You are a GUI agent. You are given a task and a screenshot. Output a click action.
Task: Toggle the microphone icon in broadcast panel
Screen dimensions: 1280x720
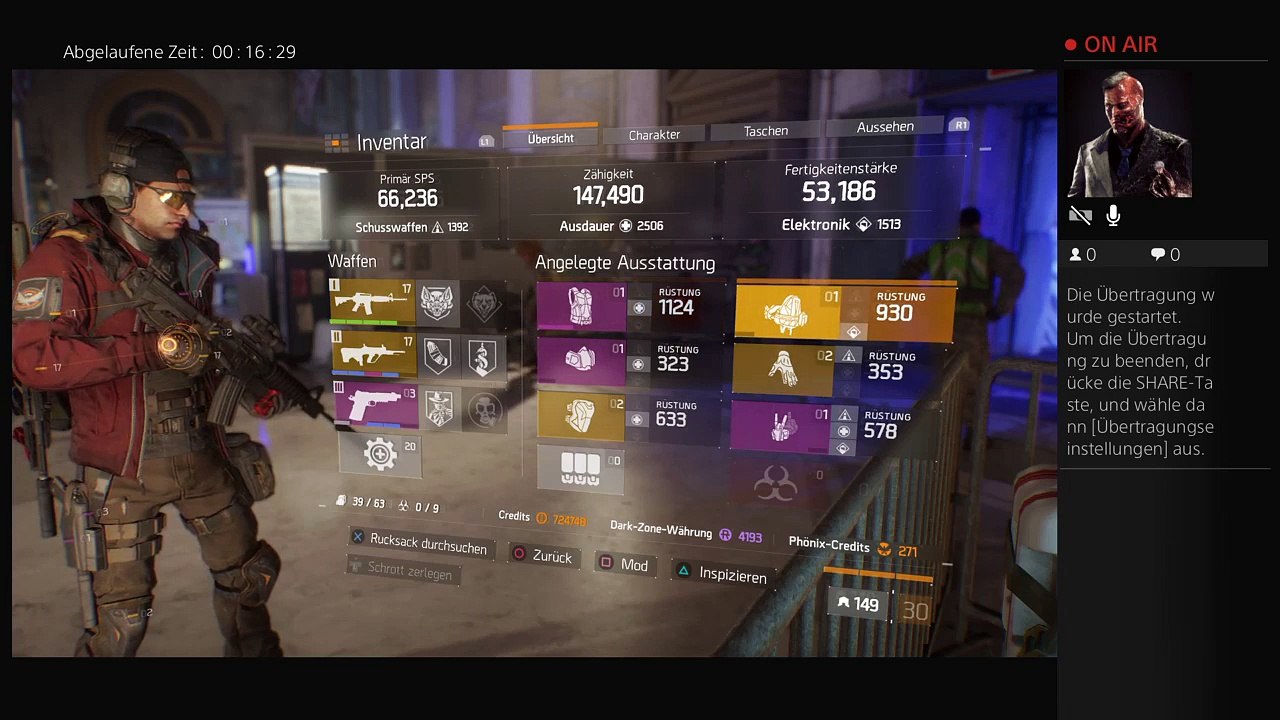coord(1113,216)
